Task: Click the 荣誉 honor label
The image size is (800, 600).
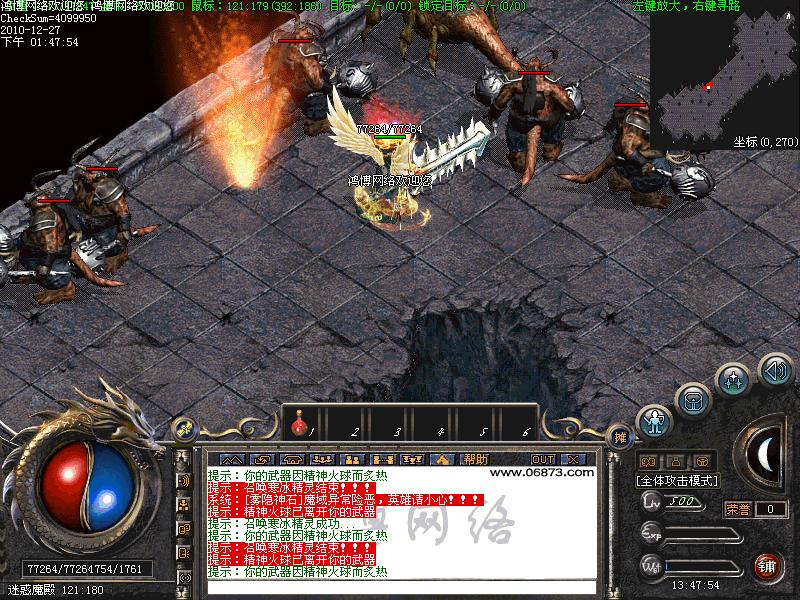Action: [738, 509]
